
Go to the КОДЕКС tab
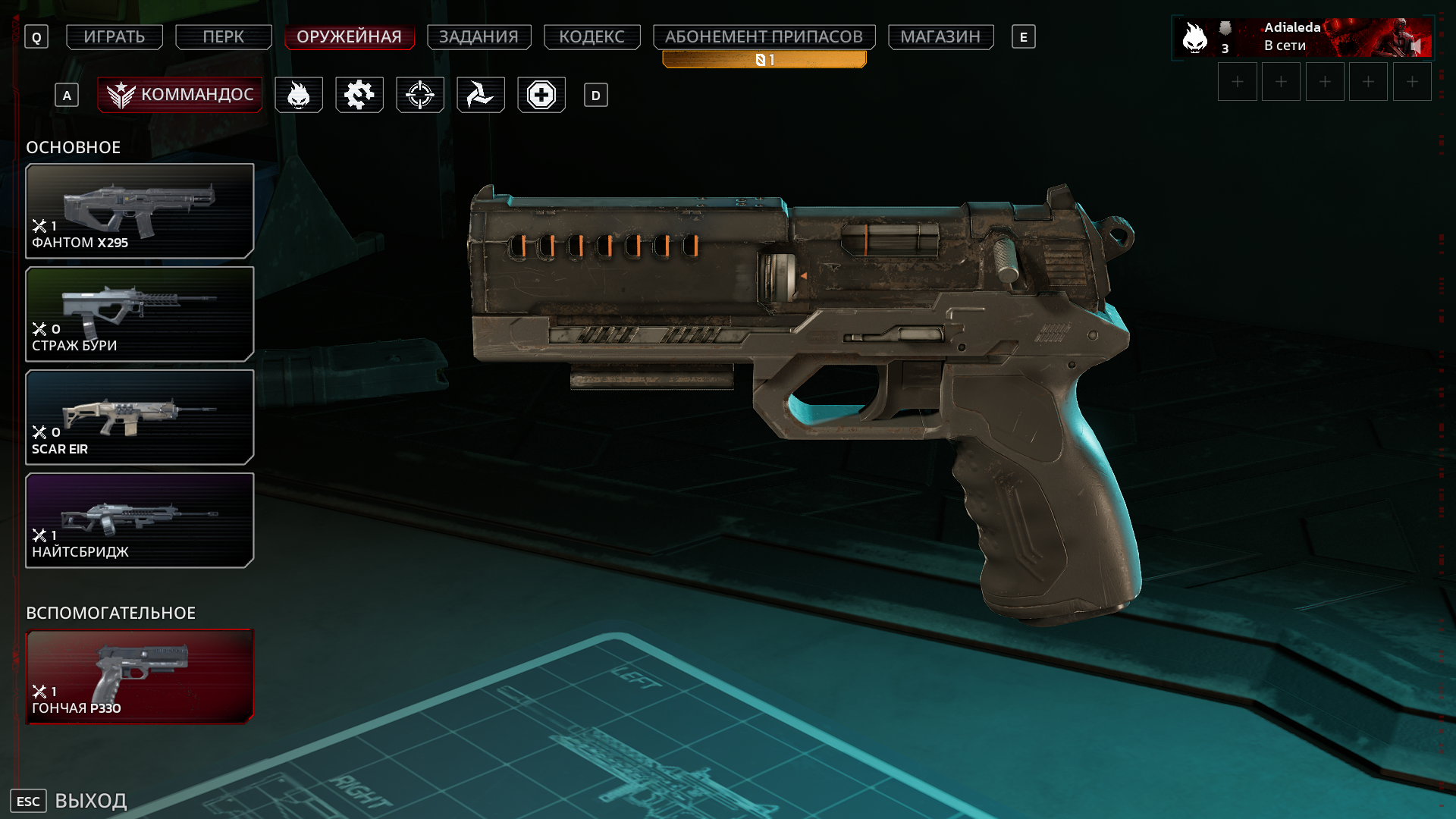[x=591, y=36]
